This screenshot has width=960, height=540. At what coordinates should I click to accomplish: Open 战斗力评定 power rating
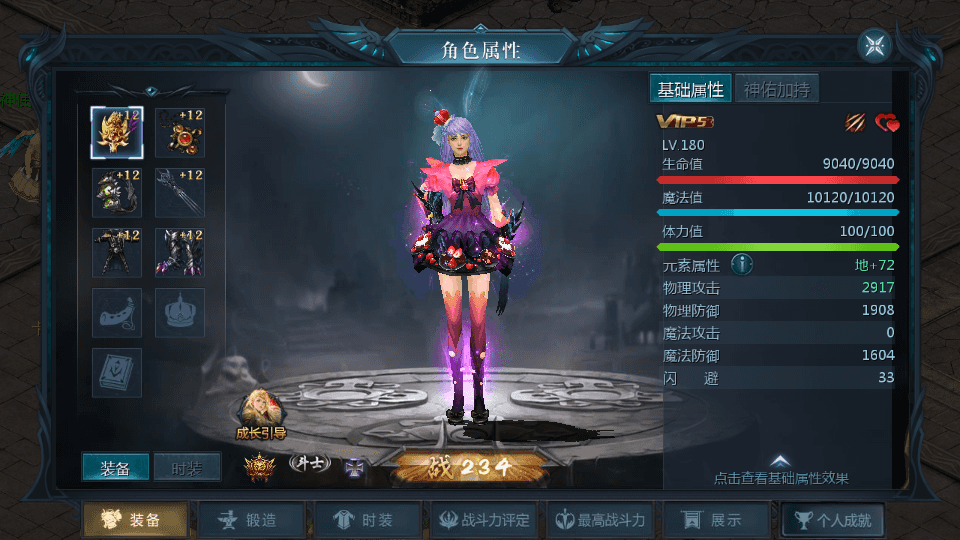click(484, 520)
